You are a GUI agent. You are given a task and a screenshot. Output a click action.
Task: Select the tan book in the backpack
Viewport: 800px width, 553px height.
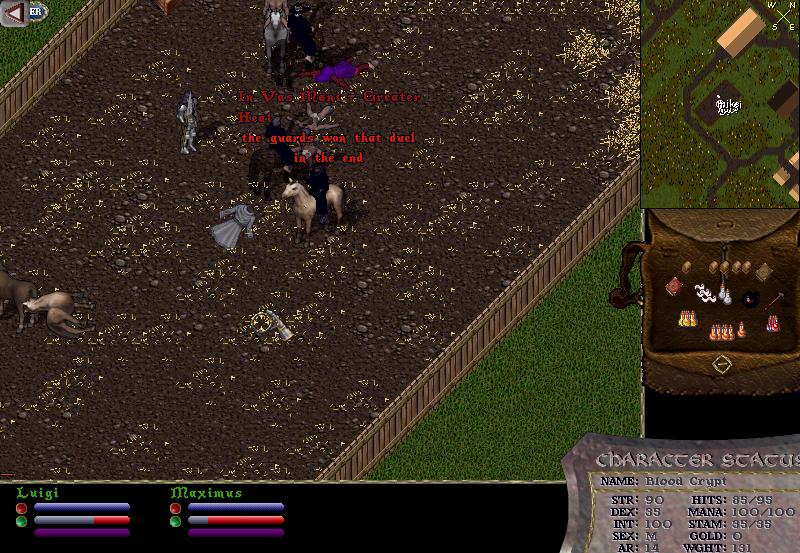(761, 271)
